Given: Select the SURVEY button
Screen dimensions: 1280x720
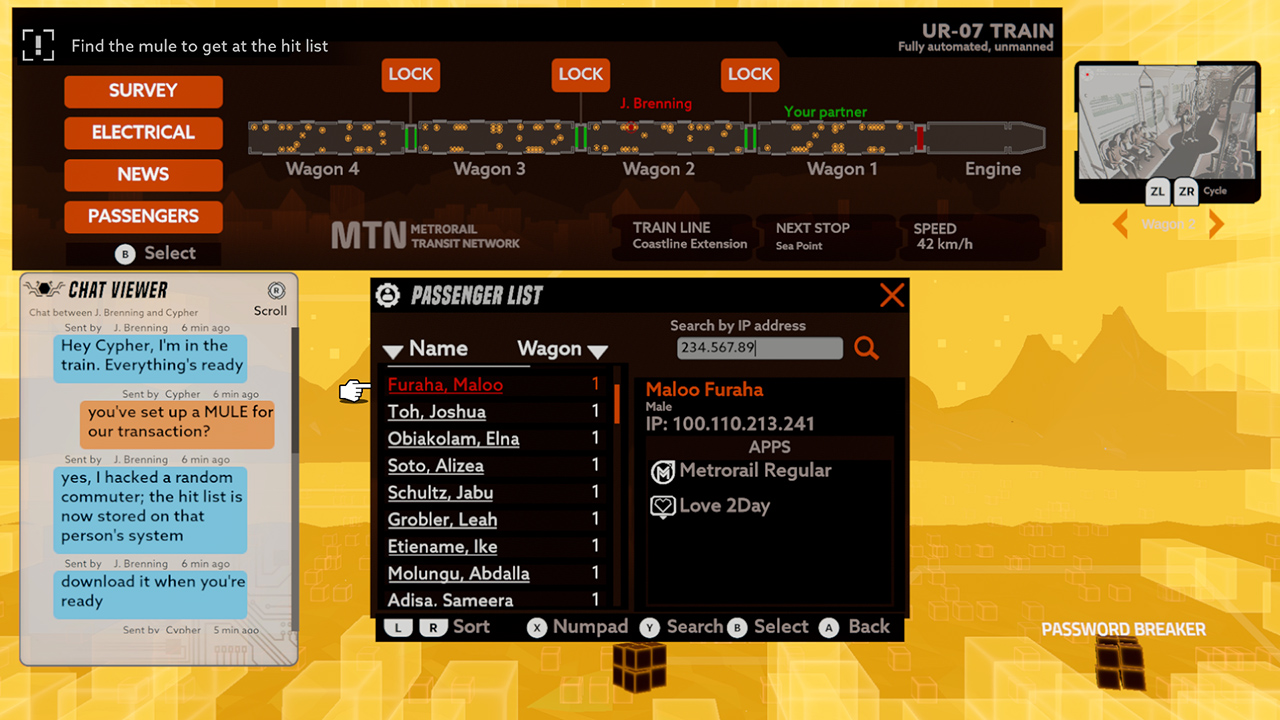Looking at the screenshot, I should click(x=143, y=91).
